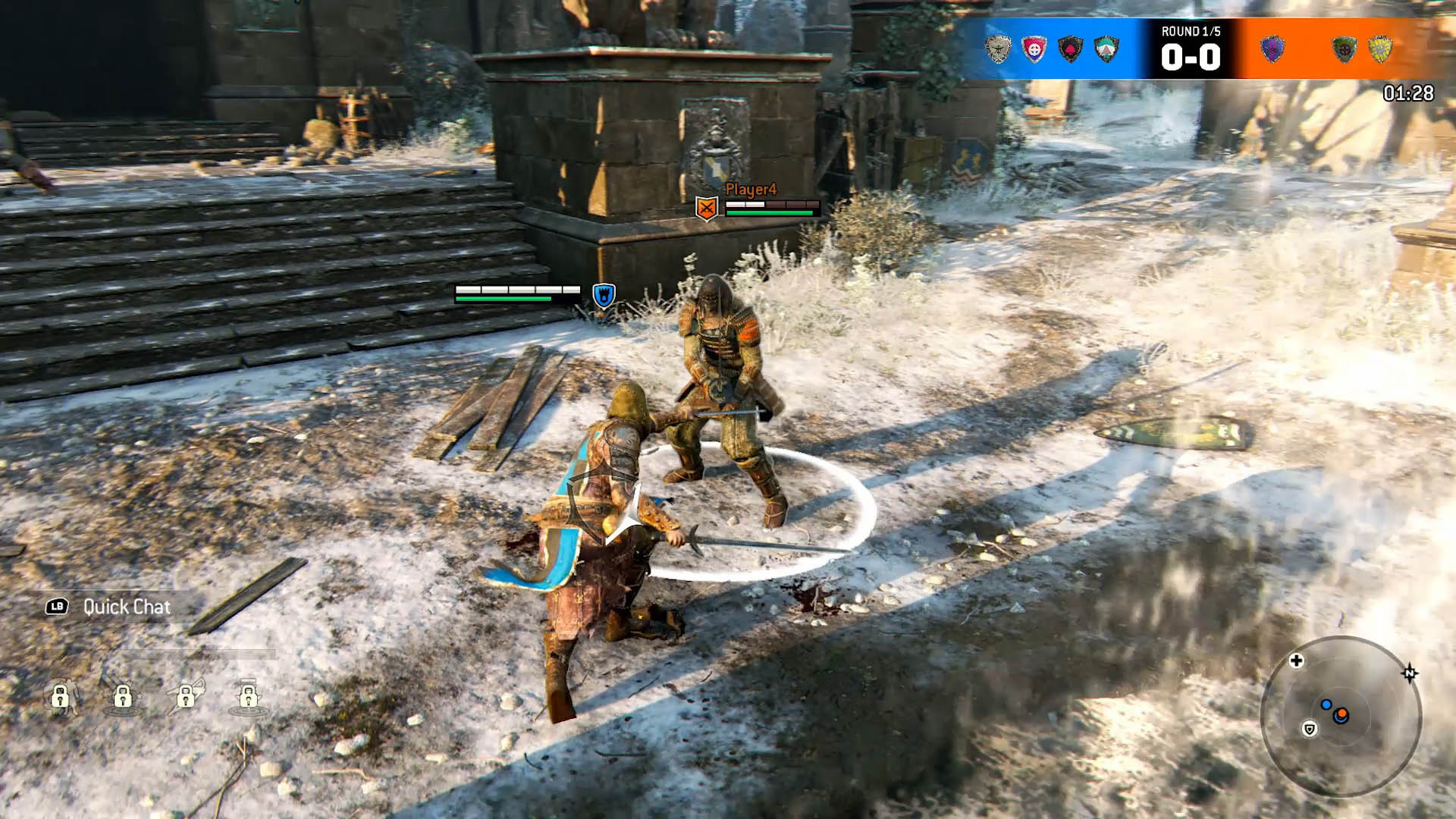Select the blue crown shield above your hero

point(604,295)
